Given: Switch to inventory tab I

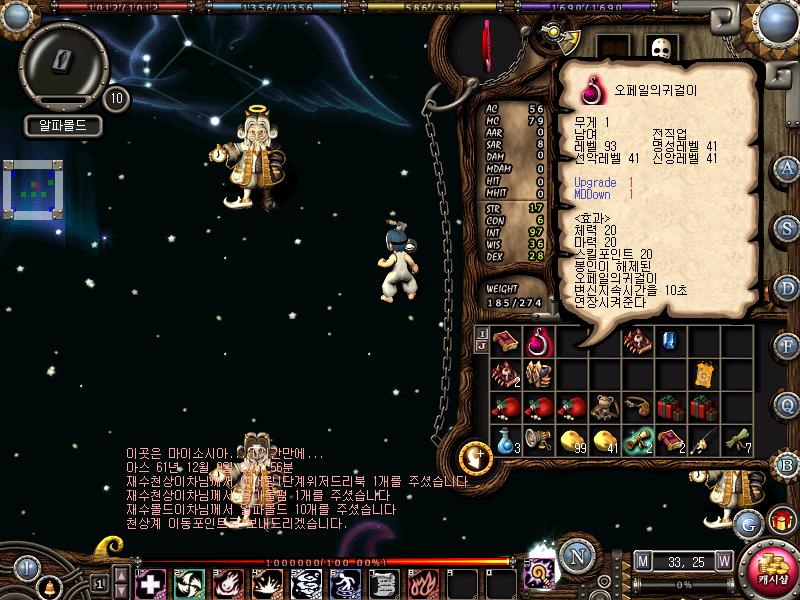Looking at the screenshot, I should (x=481, y=334).
